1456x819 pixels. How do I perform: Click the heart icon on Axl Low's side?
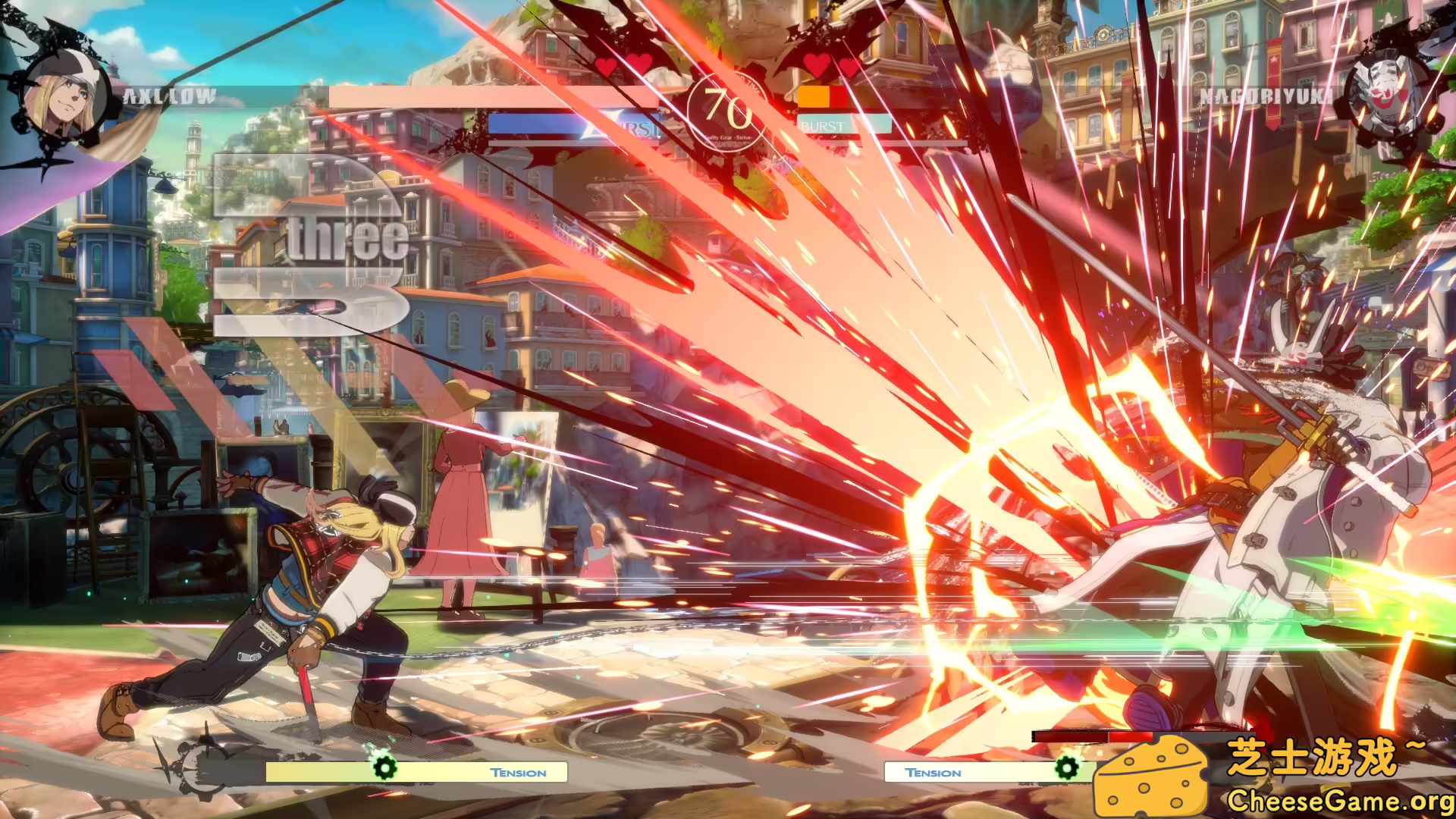pos(607,67)
